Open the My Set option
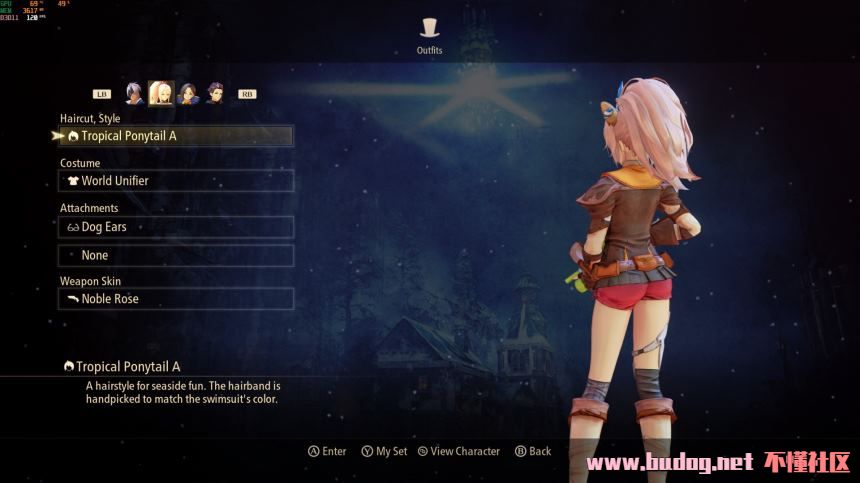Screen dimensions: 860x483 point(385,452)
